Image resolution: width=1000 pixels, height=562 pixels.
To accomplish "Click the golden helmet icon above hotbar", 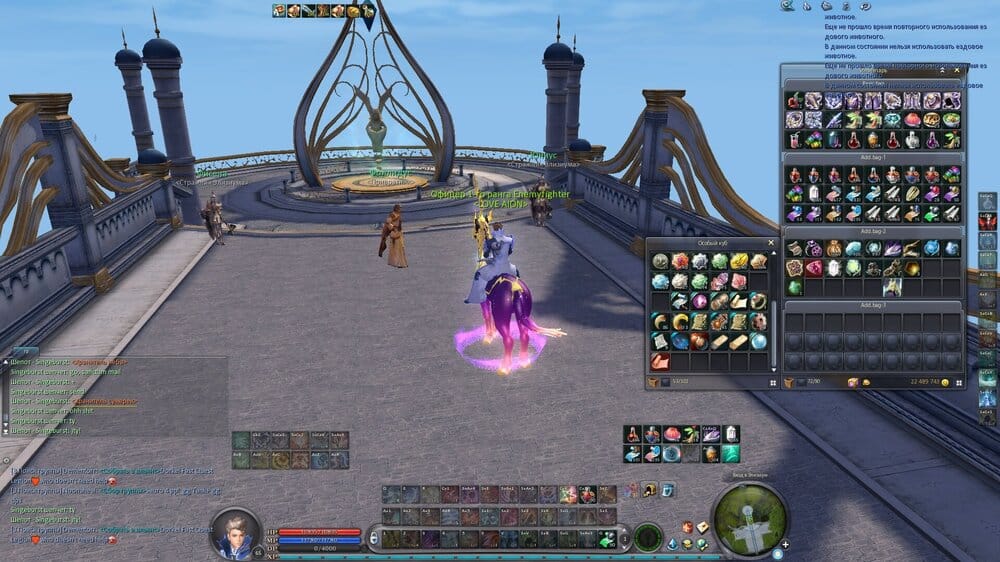I will tap(649, 489).
